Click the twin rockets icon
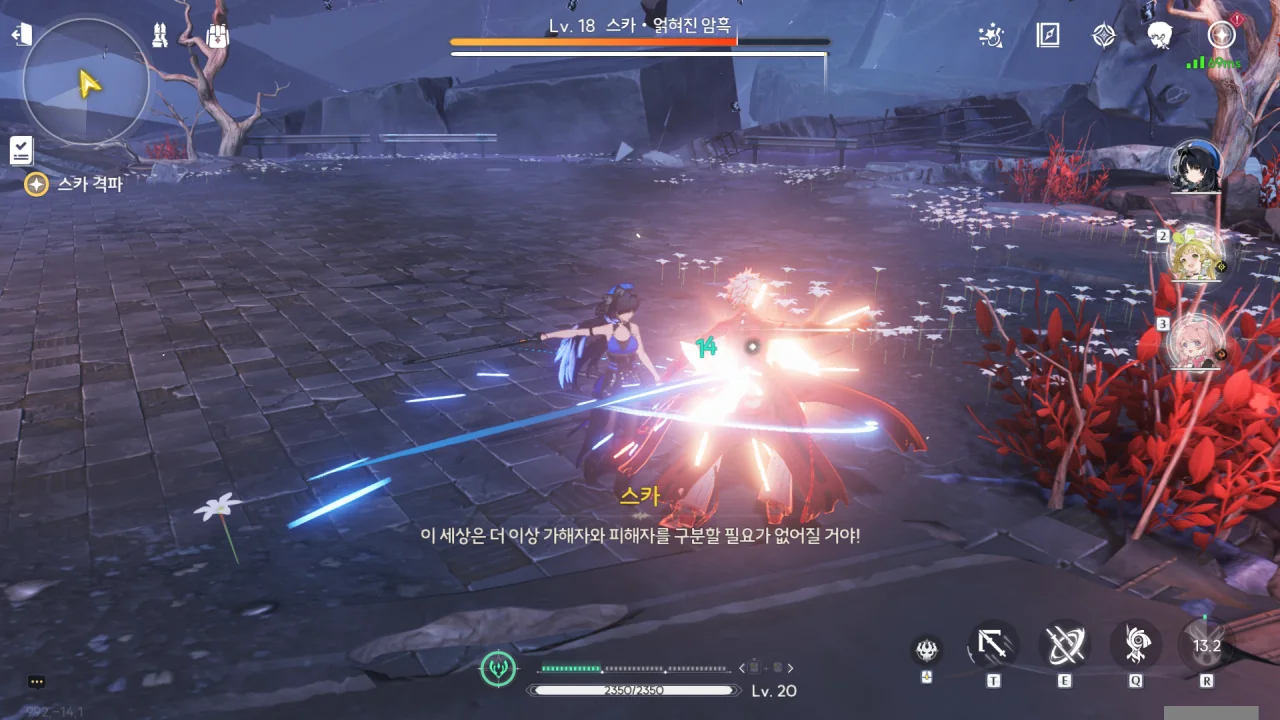 (160, 36)
